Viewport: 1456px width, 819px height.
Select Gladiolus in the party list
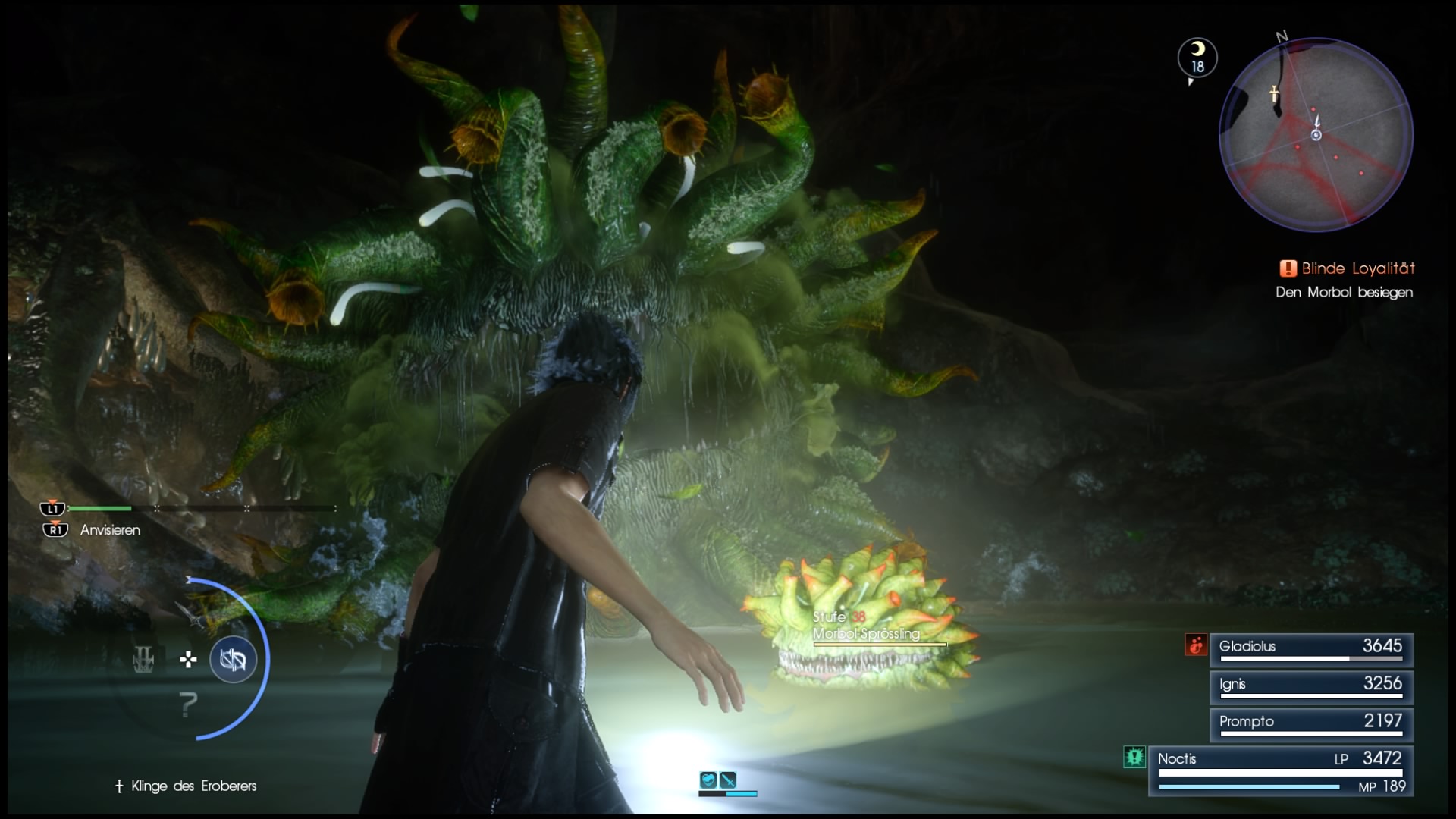1310,649
